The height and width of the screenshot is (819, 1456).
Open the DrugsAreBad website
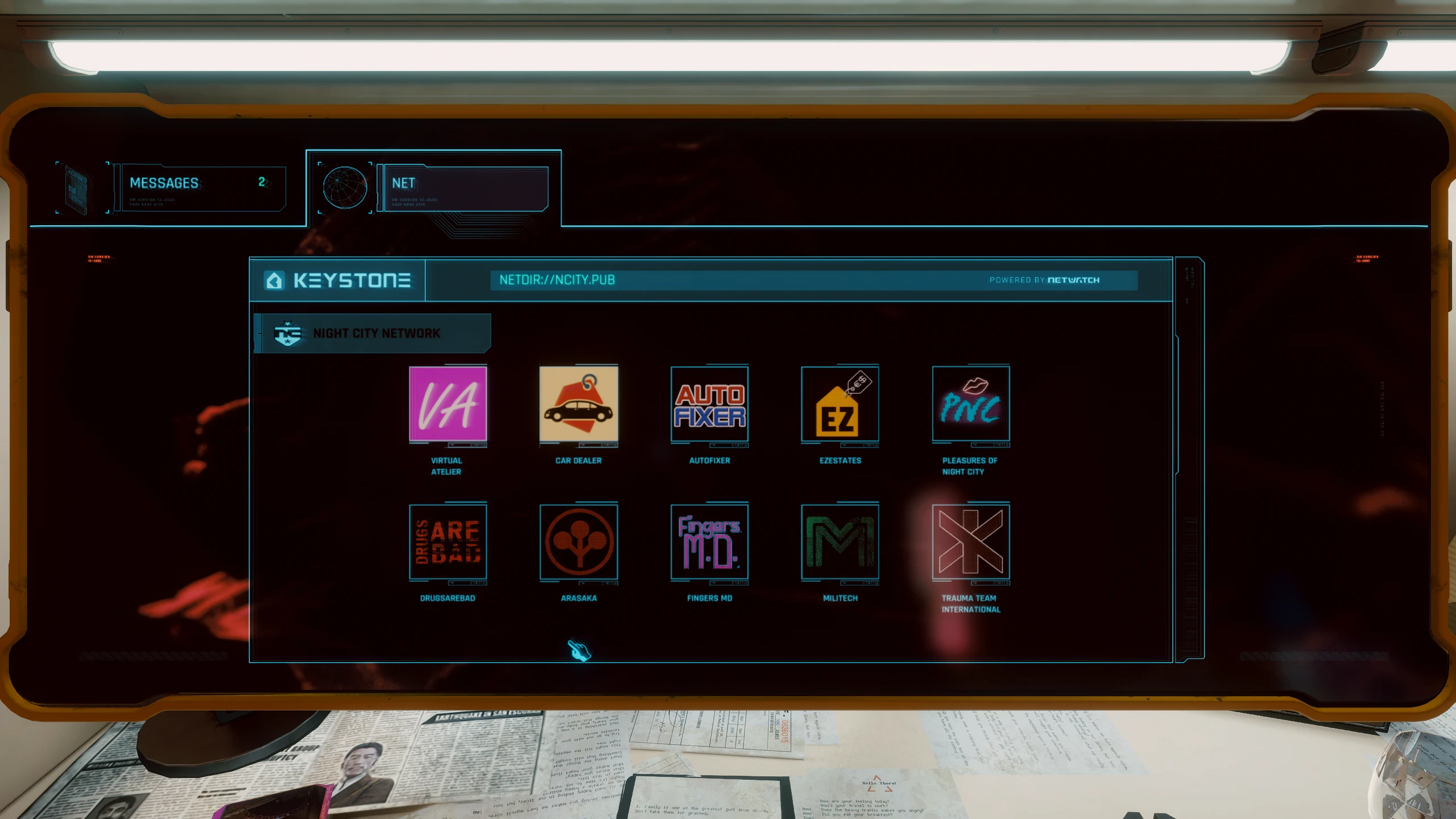[x=448, y=543]
